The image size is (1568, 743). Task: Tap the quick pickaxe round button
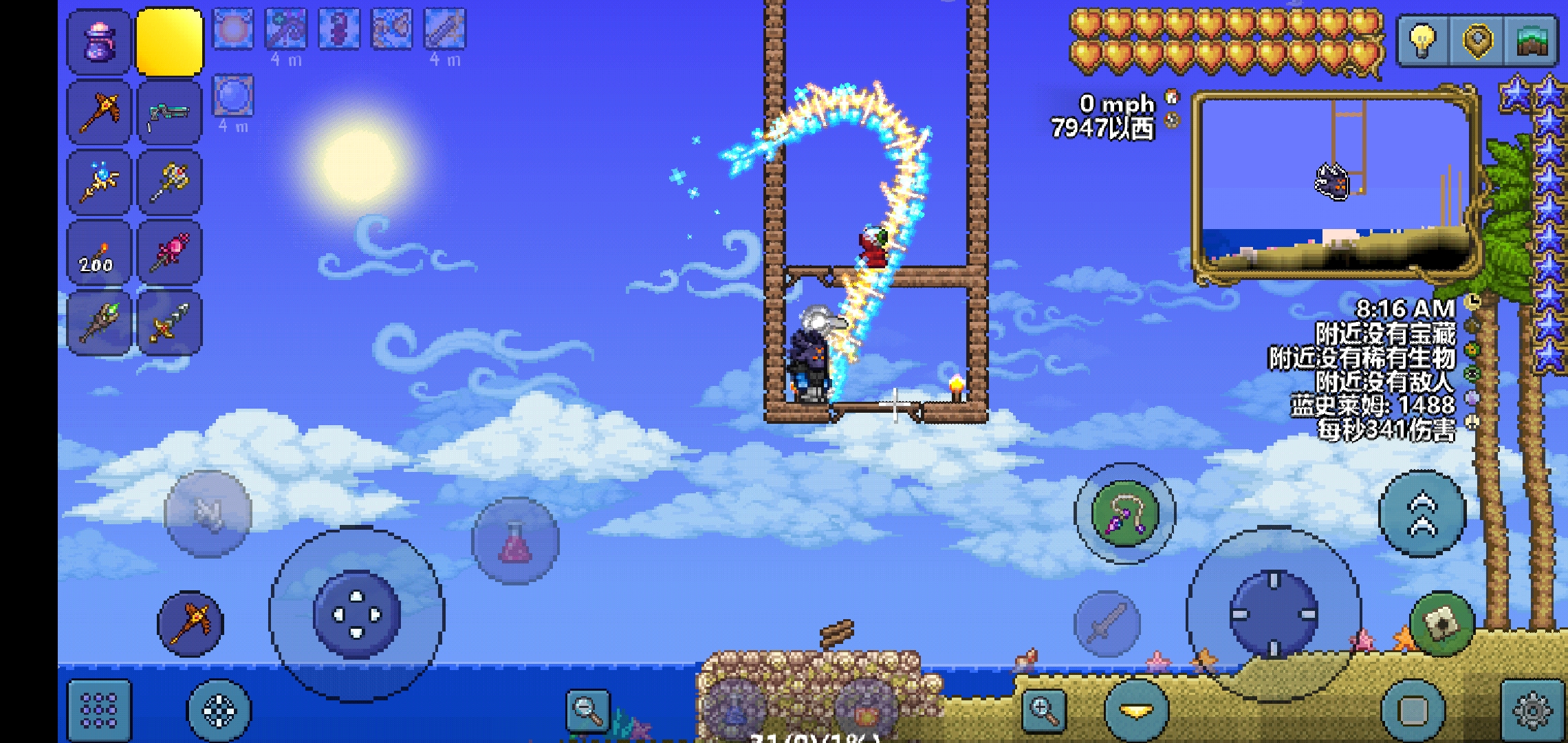pos(190,623)
